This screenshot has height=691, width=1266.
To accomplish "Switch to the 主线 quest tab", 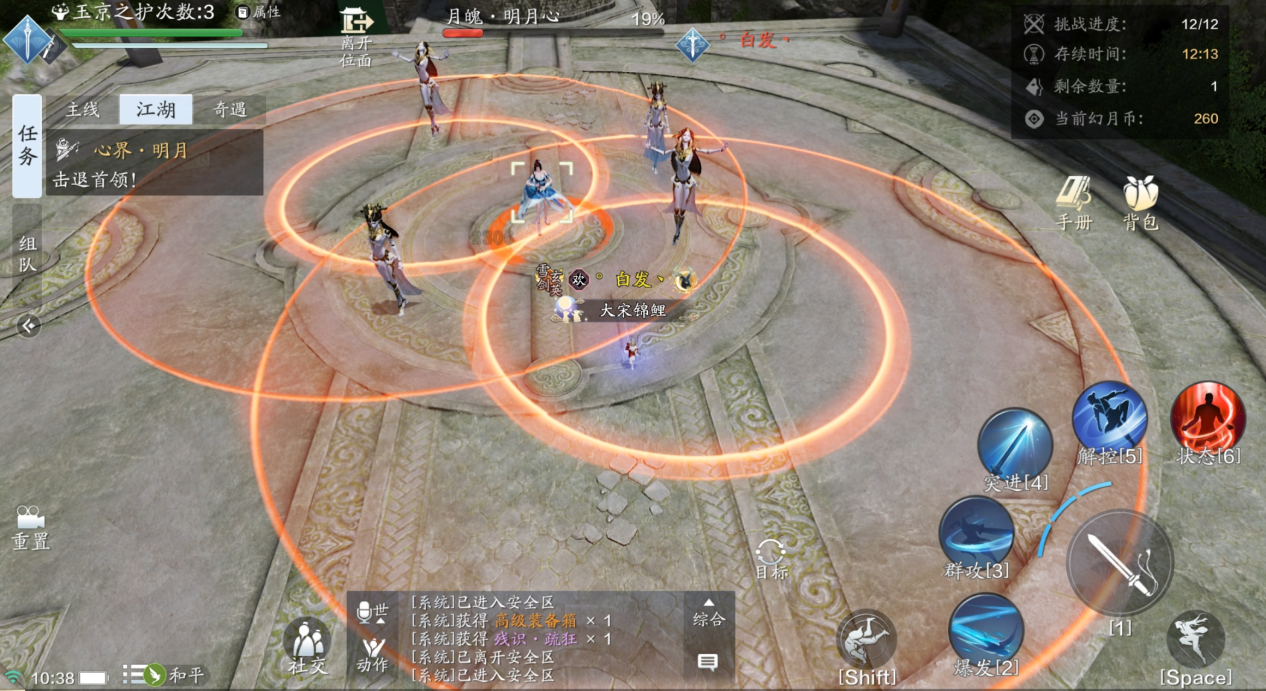I will pyautogui.click(x=83, y=110).
